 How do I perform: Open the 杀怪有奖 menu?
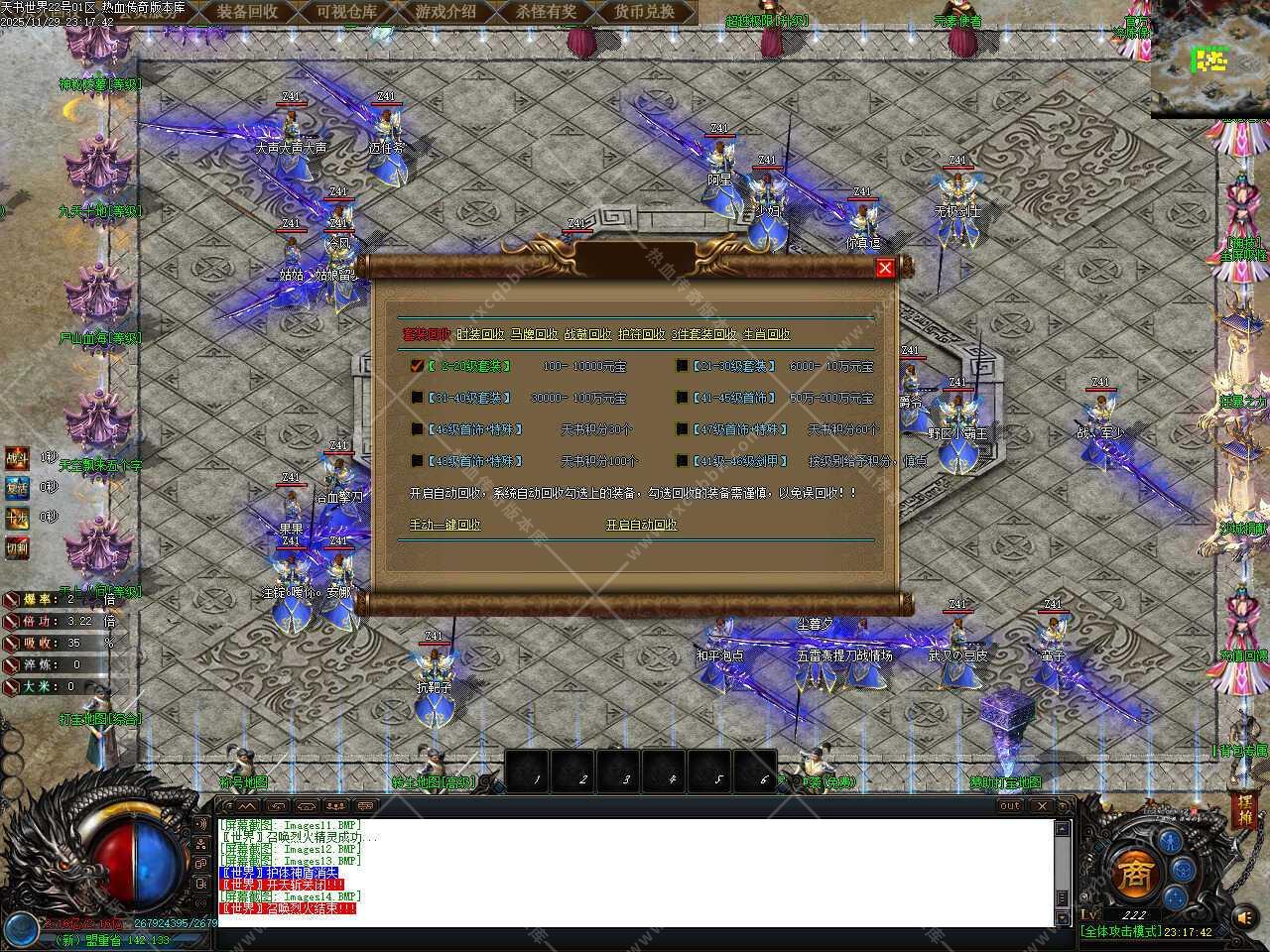coord(546,12)
